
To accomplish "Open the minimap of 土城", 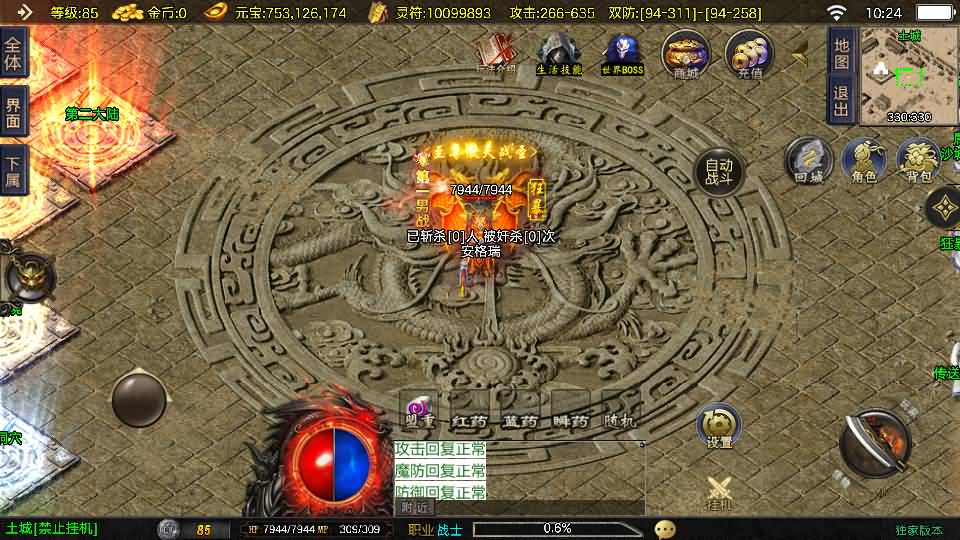I will [908, 75].
